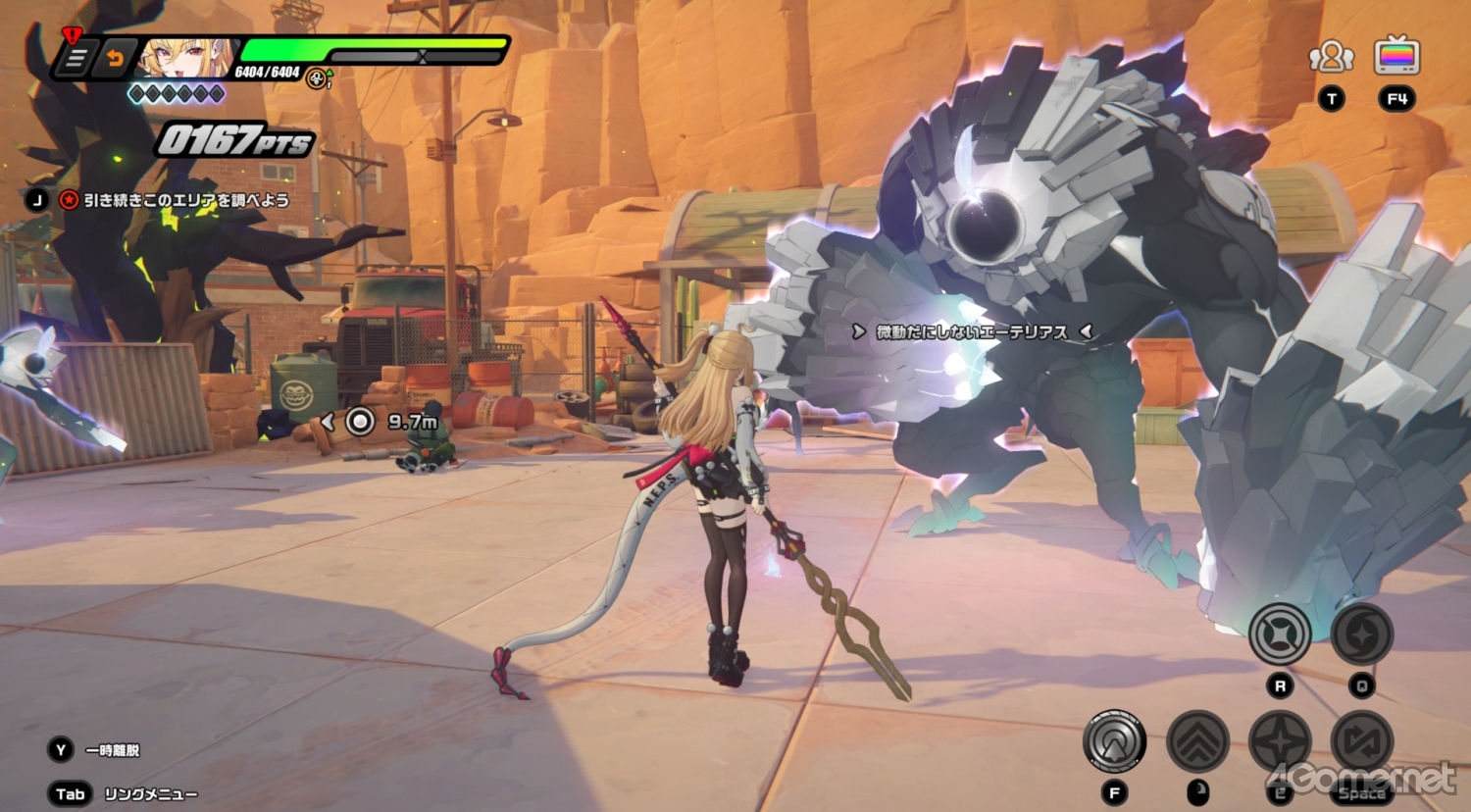Select the circular target distance marker

tap(360, 422)
